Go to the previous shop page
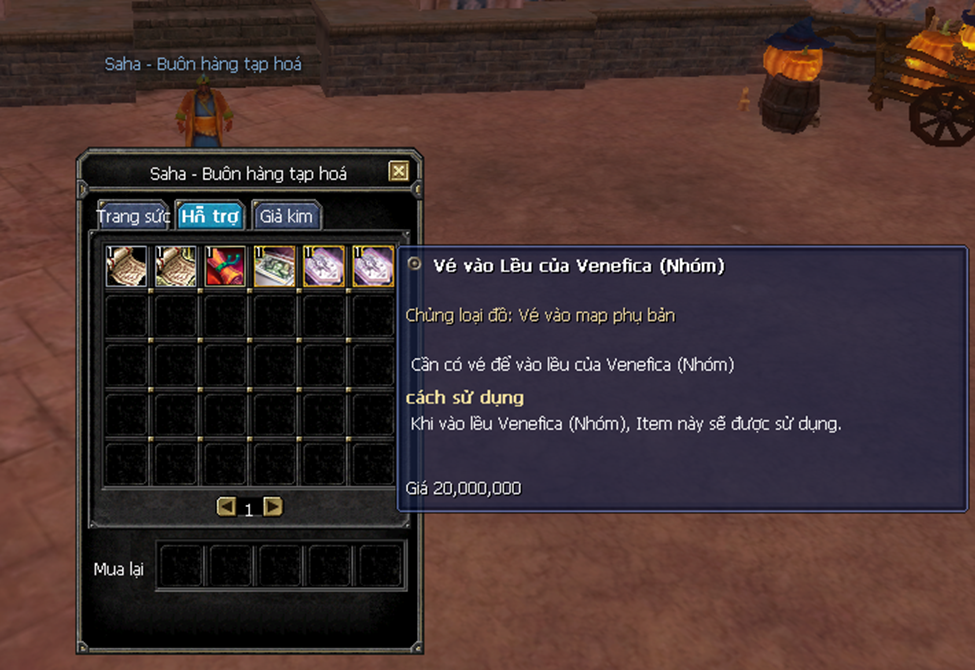The height and width of the screenshot is (670, 975). pyautogui.click(x=226, y=507)
